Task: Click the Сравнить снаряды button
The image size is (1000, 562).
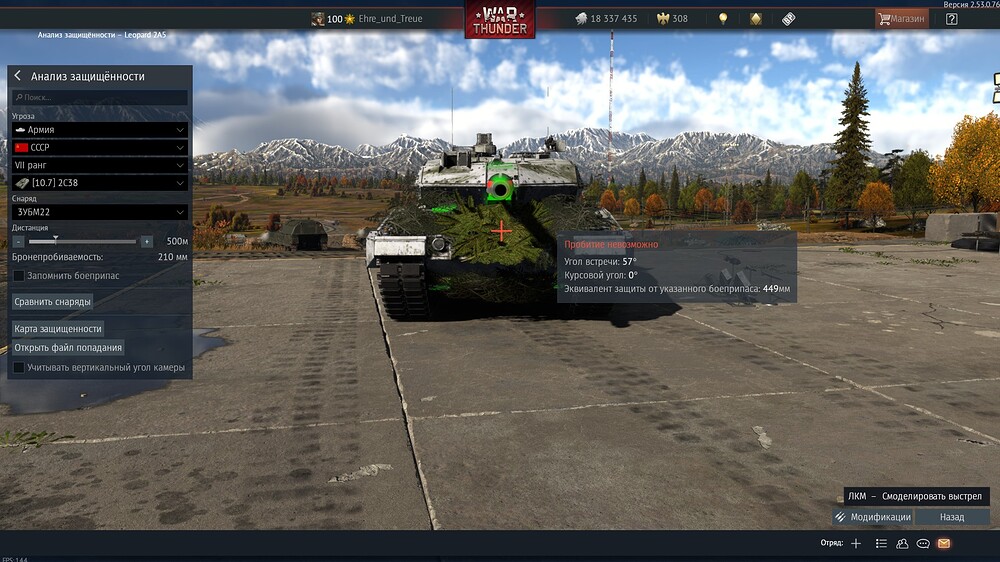Action: 52,301
